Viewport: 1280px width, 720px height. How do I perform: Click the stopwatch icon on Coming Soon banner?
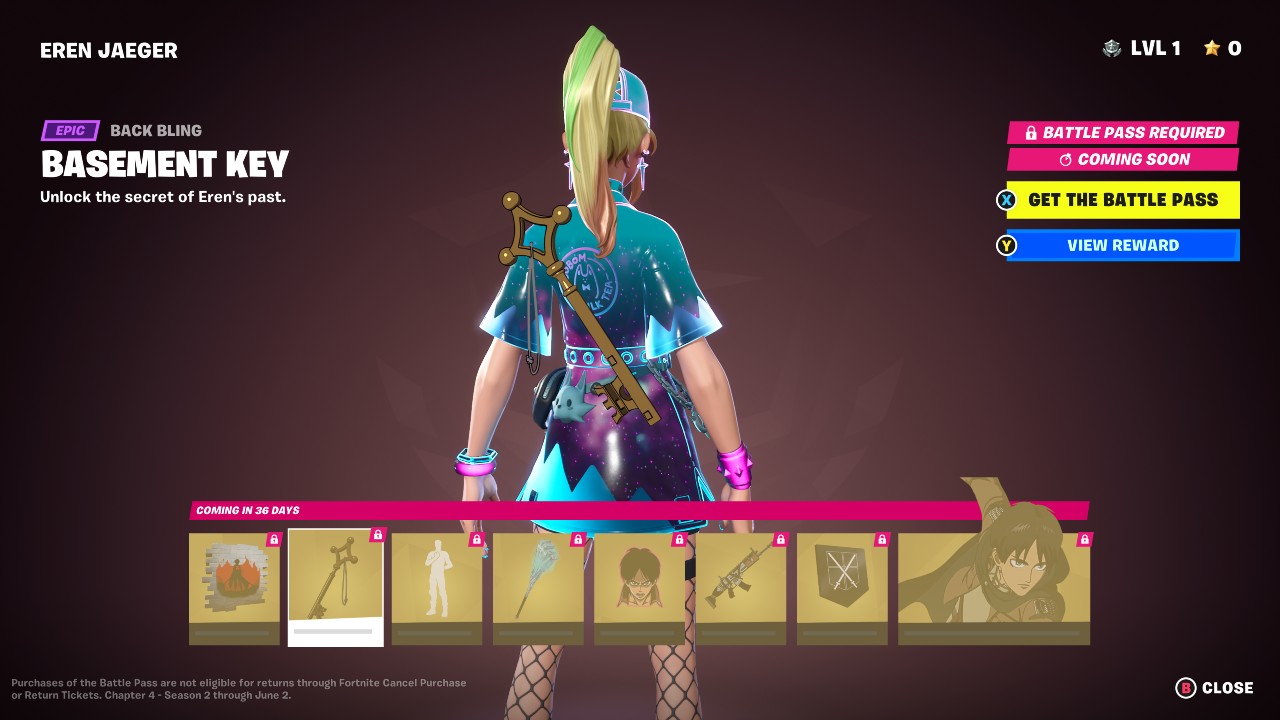[x=1065, y=159]
